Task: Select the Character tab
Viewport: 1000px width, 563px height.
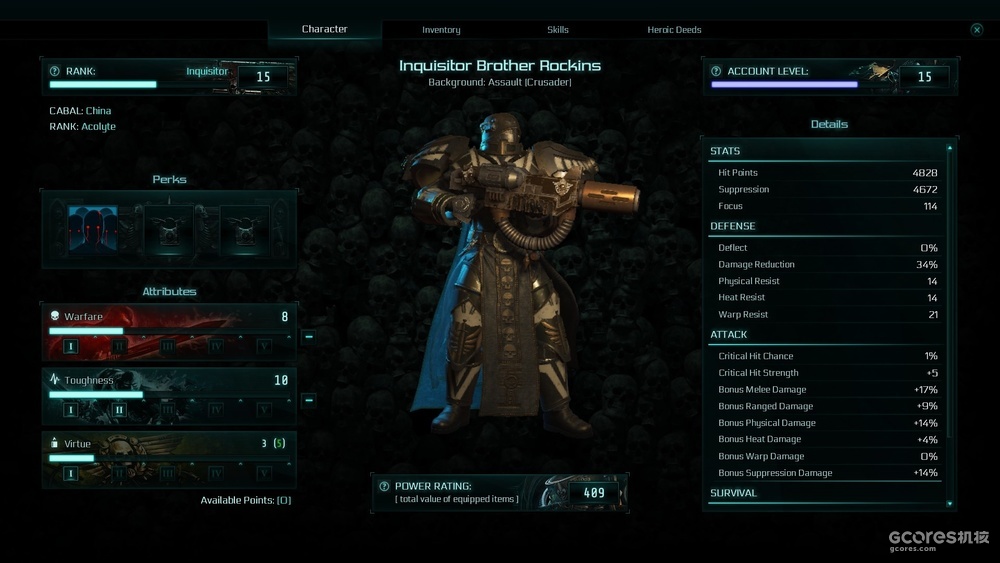Action: 325,30
